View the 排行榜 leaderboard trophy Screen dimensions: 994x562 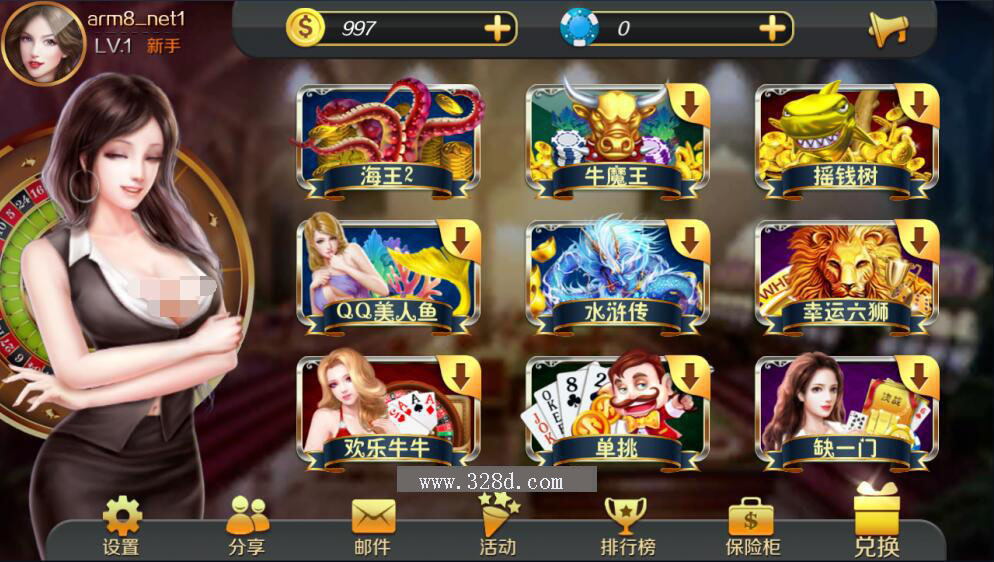(627, 526)
